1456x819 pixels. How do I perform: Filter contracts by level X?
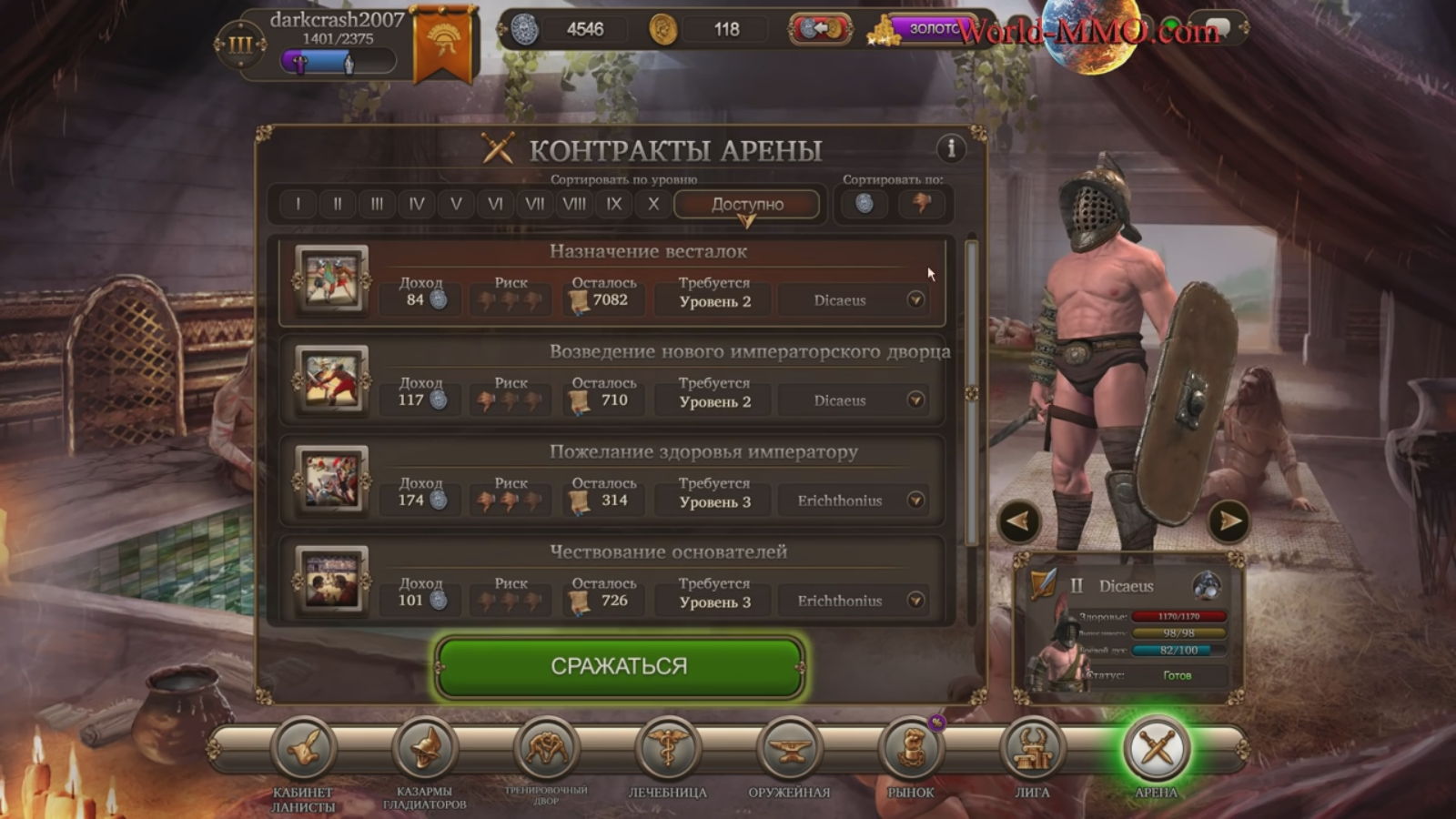(x=653, y=204)
